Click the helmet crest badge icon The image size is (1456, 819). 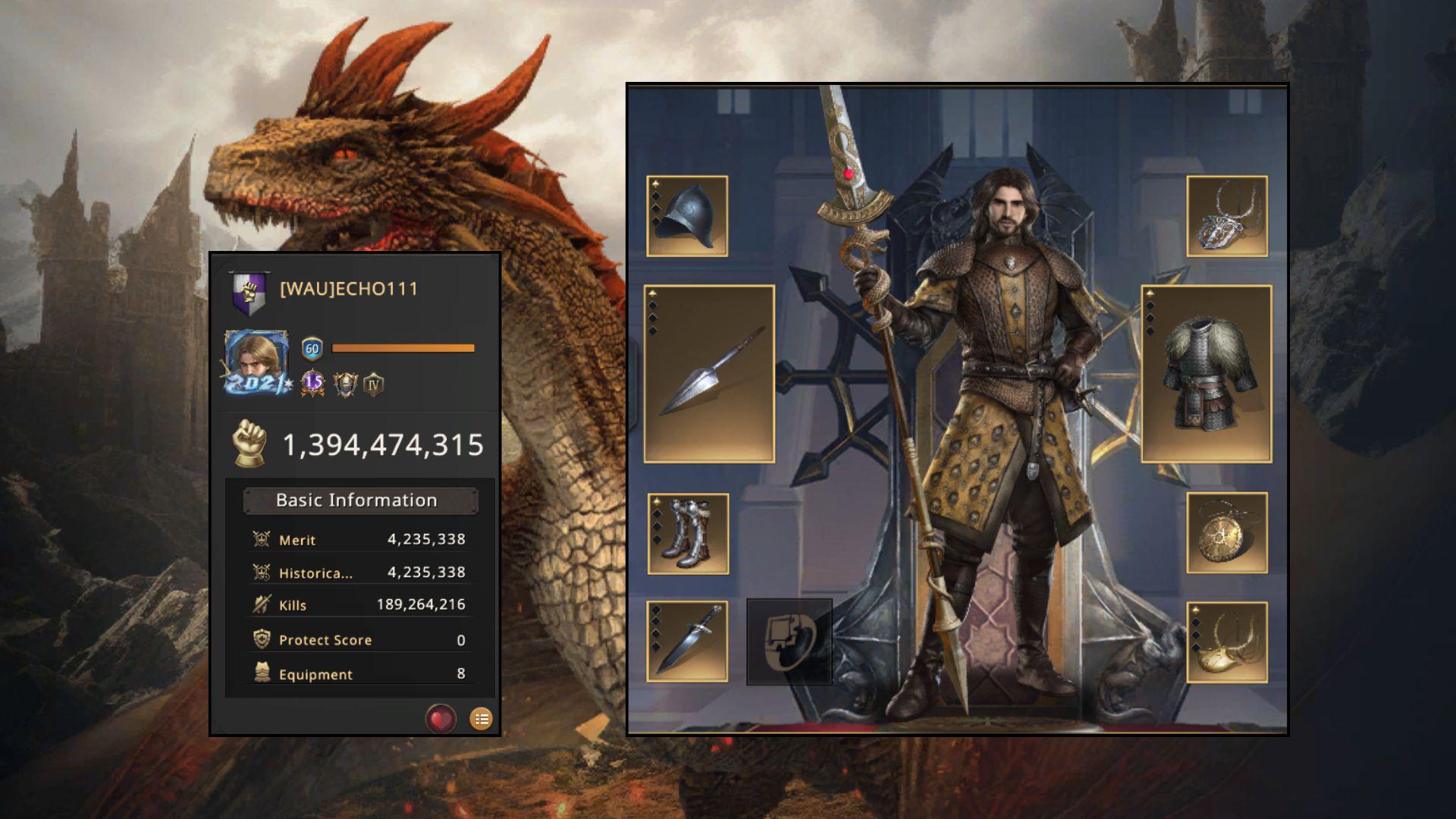[x=345, y=384]
